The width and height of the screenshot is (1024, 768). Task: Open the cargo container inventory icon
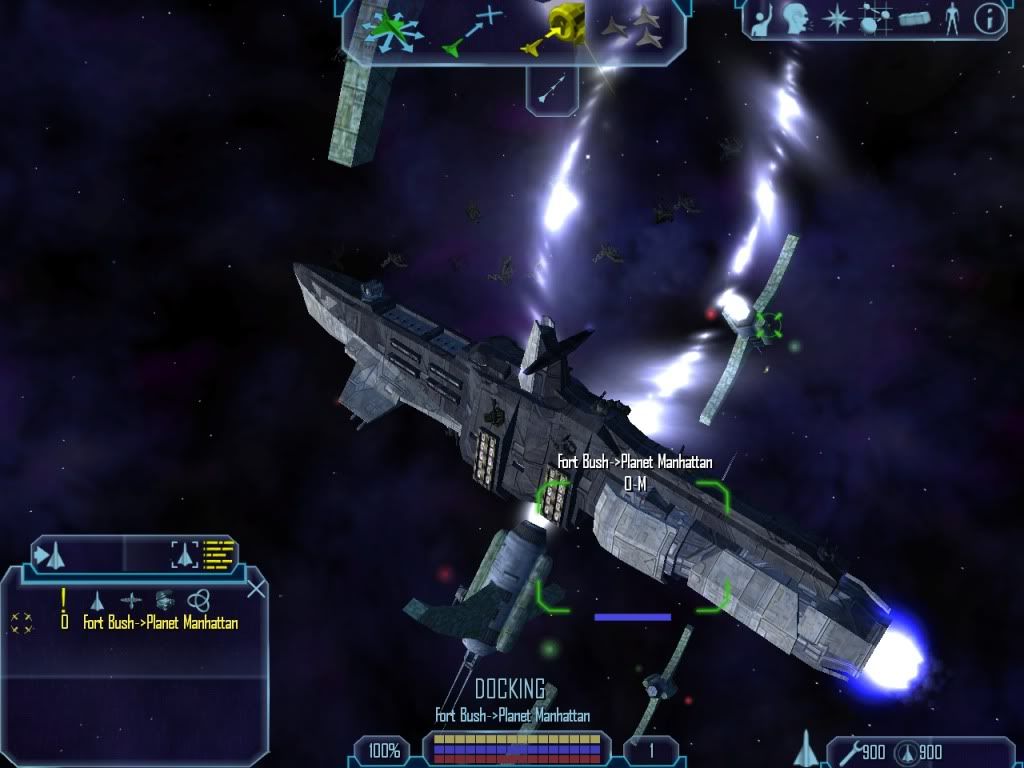(x=914, y=19)
